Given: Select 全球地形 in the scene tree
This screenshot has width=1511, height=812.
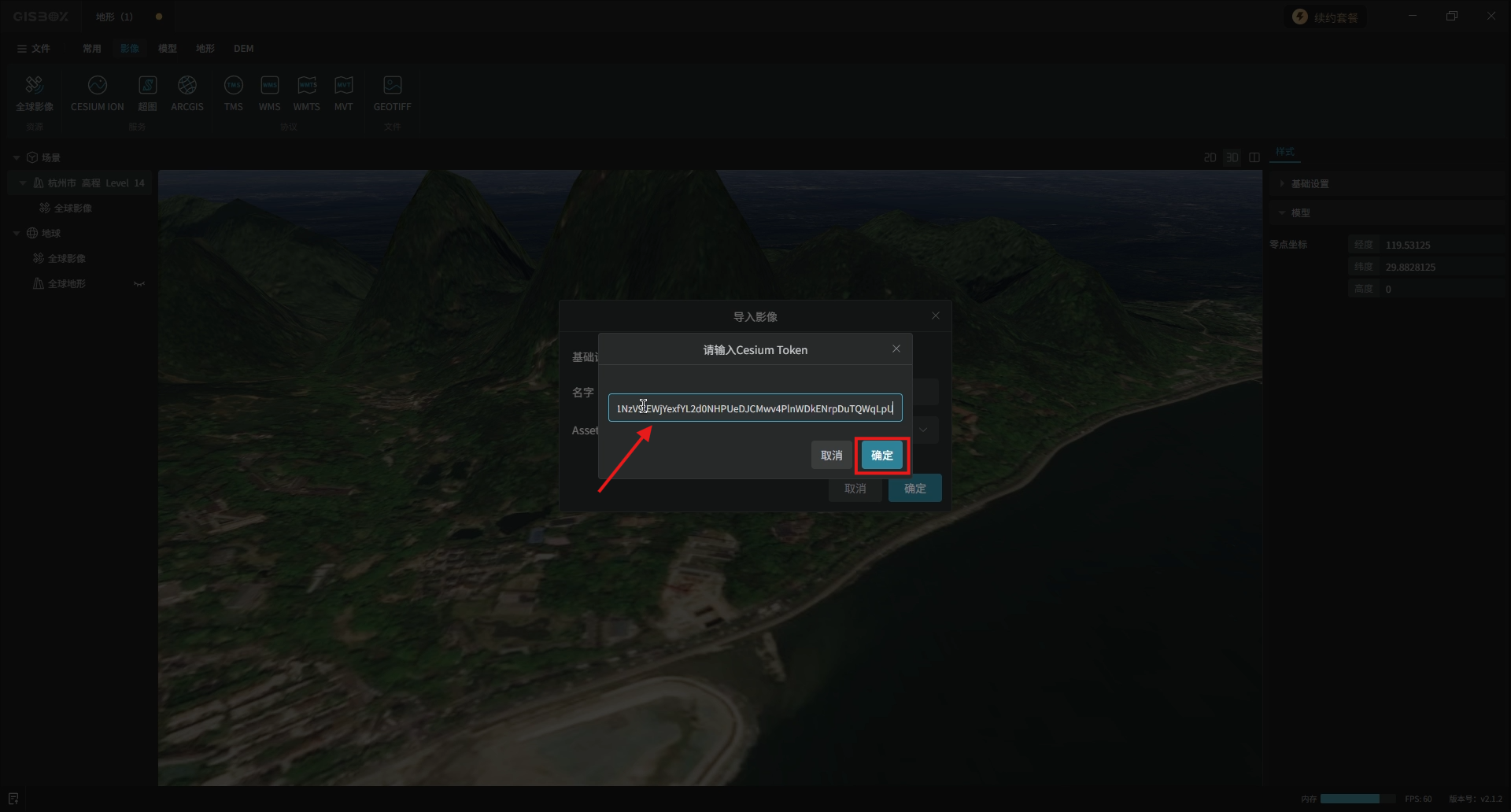Looking at the screenshot, I should [x=67, y=284].
